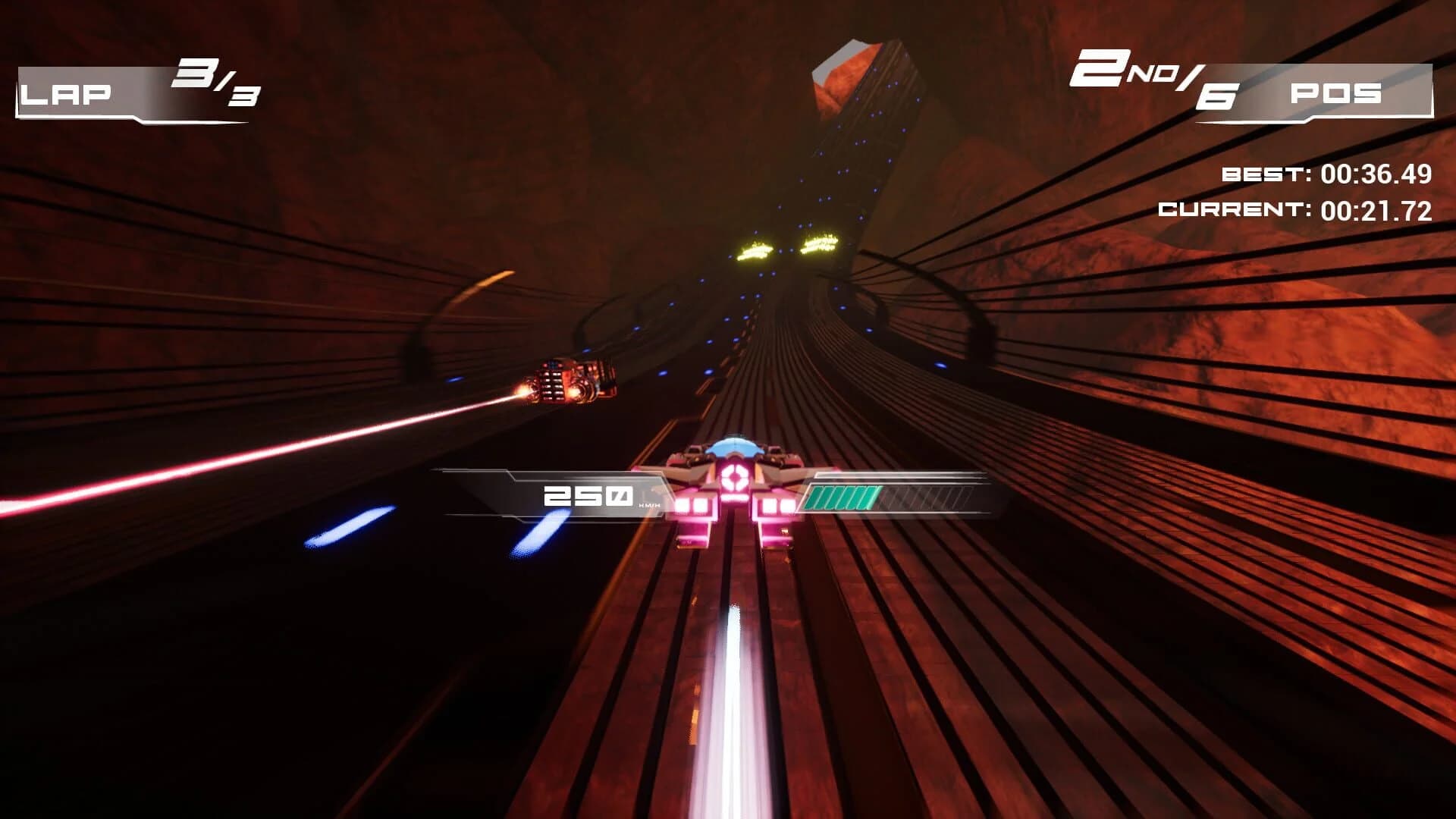Click the circular emblem on the player ship
1456x819 pixels.
pyautogui.click(x=733, y=478)
